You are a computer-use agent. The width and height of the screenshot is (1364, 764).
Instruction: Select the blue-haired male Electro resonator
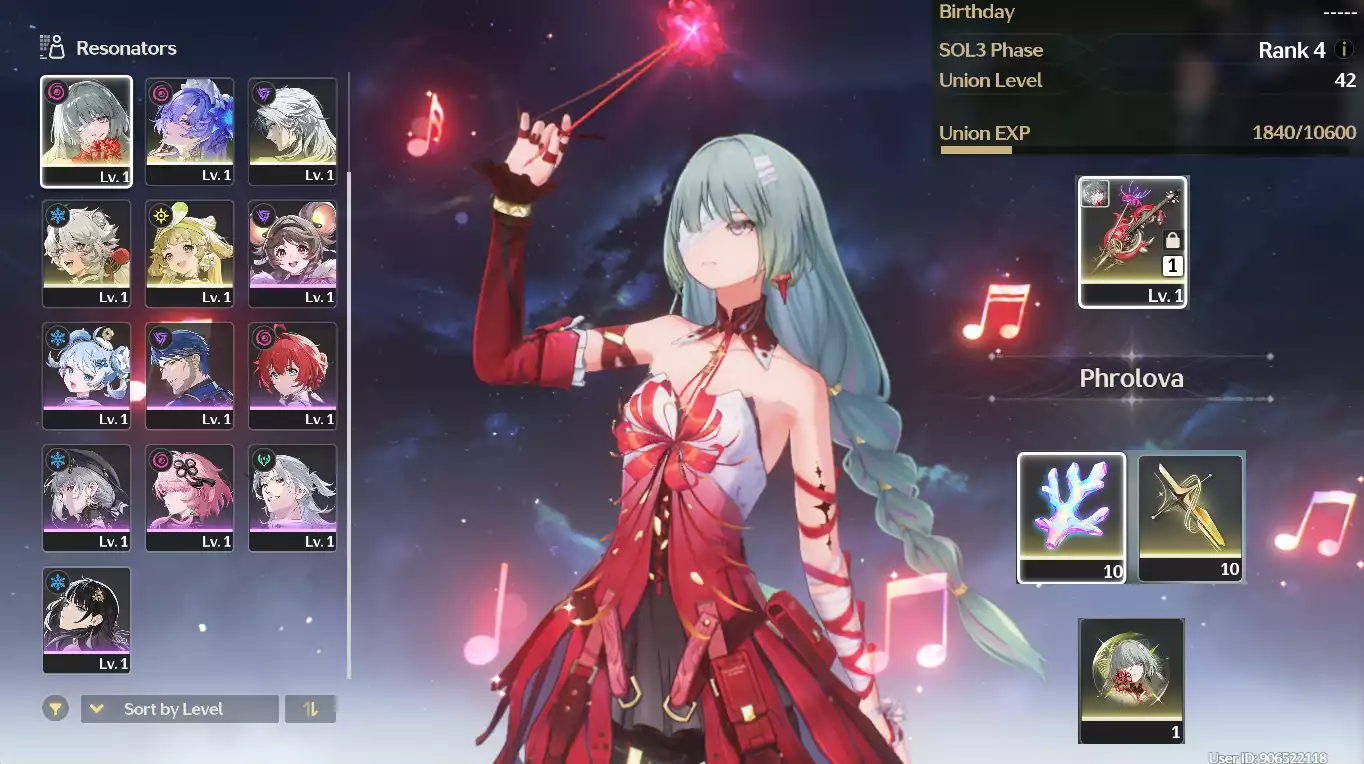(189, 376)
